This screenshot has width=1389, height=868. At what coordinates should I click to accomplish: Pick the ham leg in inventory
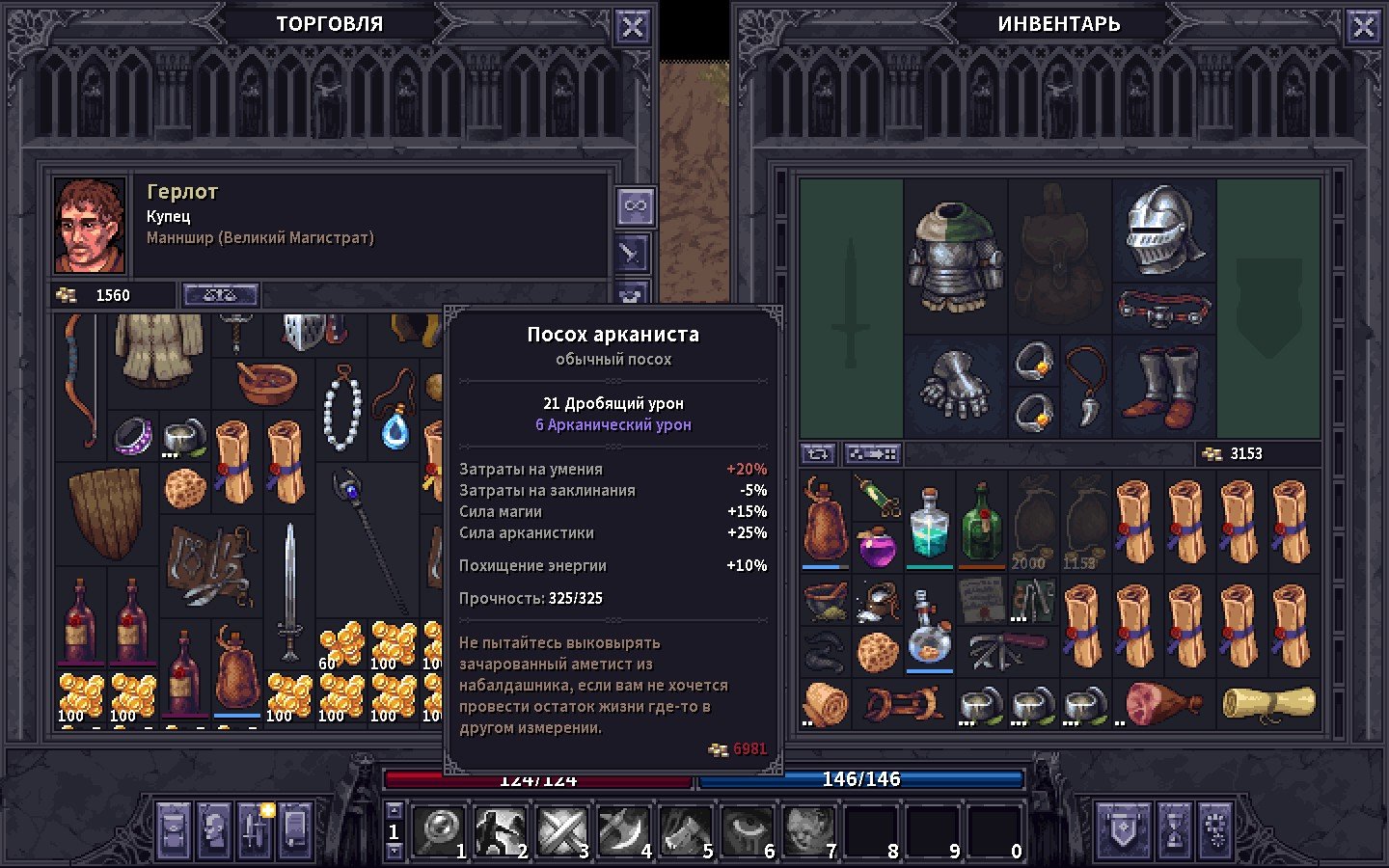[1164, 703]
